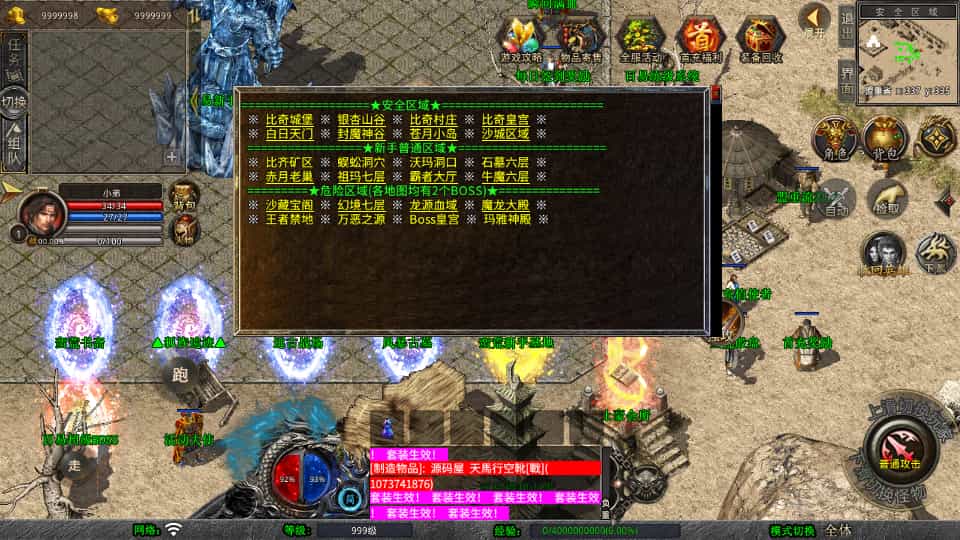Switch movement to 跑 run mode

point(180,375)
